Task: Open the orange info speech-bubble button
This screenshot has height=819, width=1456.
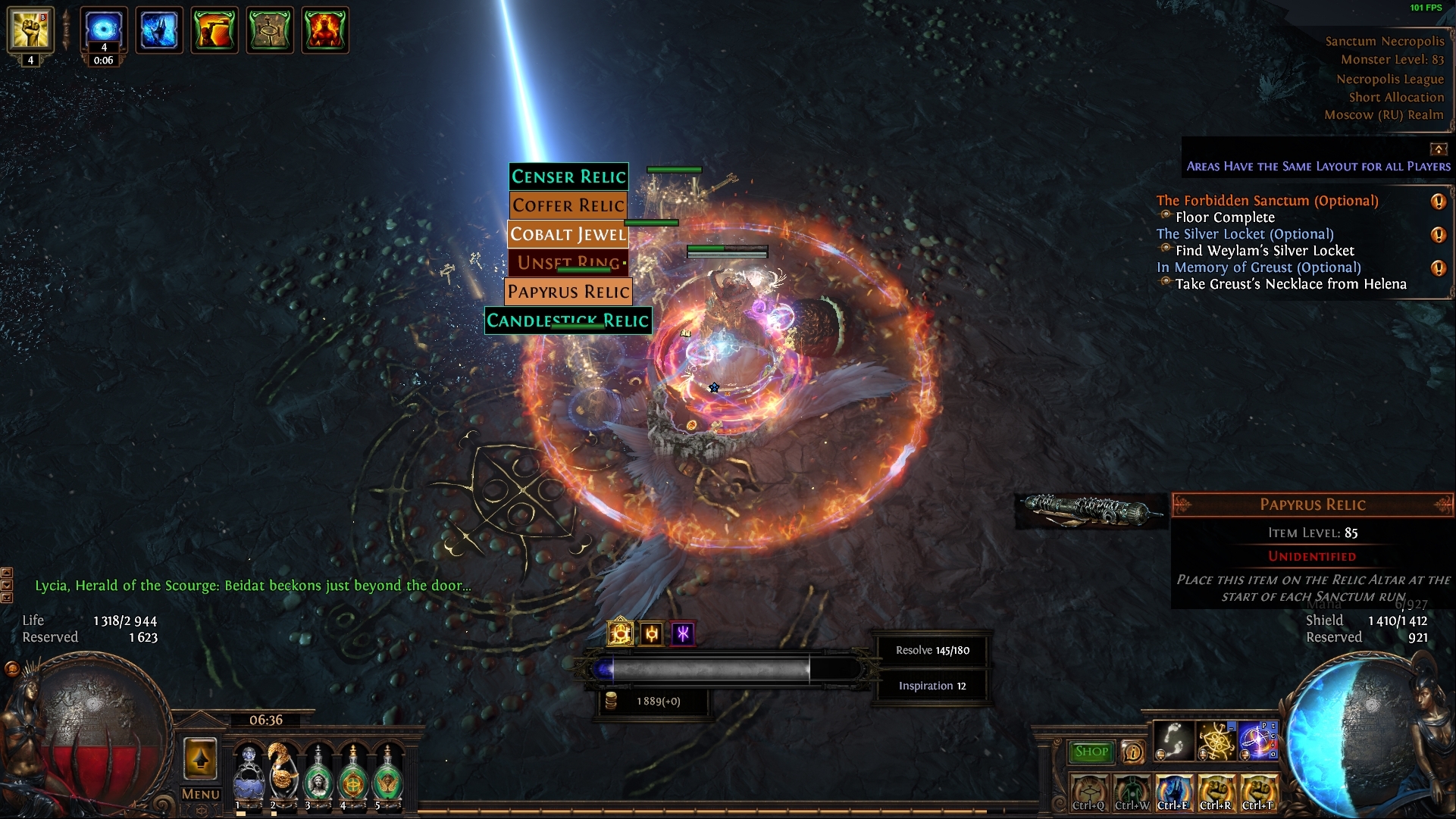Action: 1133,752
